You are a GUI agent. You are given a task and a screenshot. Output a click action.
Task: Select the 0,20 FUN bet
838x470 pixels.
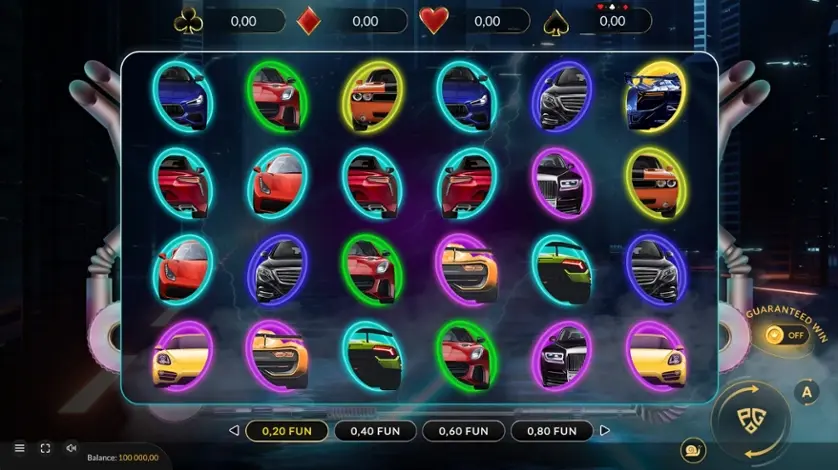point(286,431)
